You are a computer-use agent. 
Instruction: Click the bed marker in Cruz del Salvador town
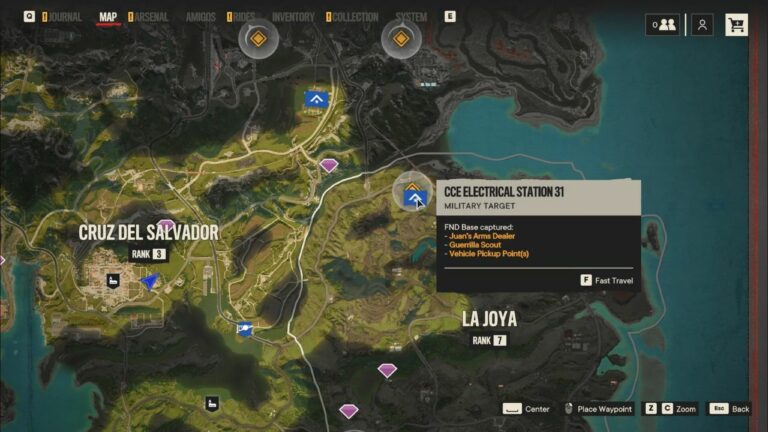pyautogui.click(x=115, y=282)
